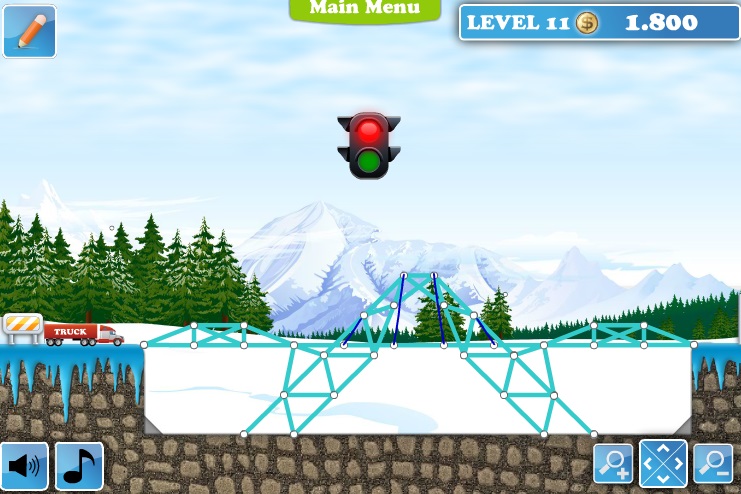This screenshot has width=741, height=494.
Task: Click the traffic light to start the truck
Action: pyautogui.click(x=369, y=146)
